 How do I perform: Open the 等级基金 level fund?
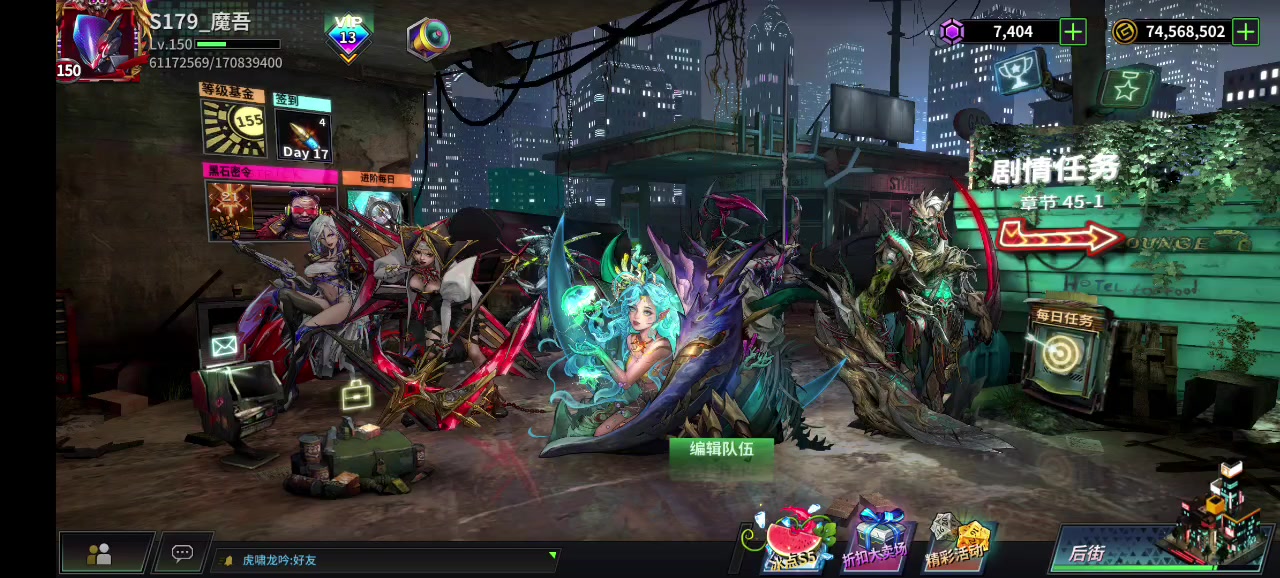coord(233,121)
